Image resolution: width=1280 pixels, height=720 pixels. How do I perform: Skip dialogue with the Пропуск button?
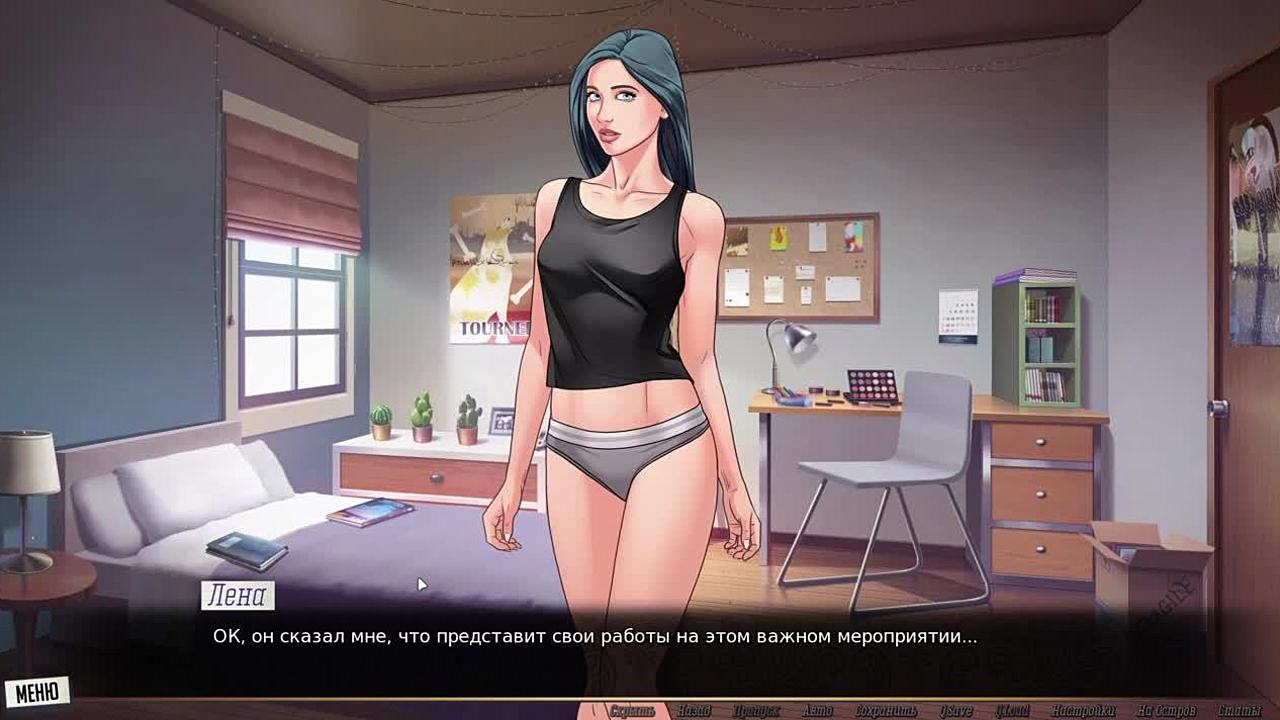point(756,711)
